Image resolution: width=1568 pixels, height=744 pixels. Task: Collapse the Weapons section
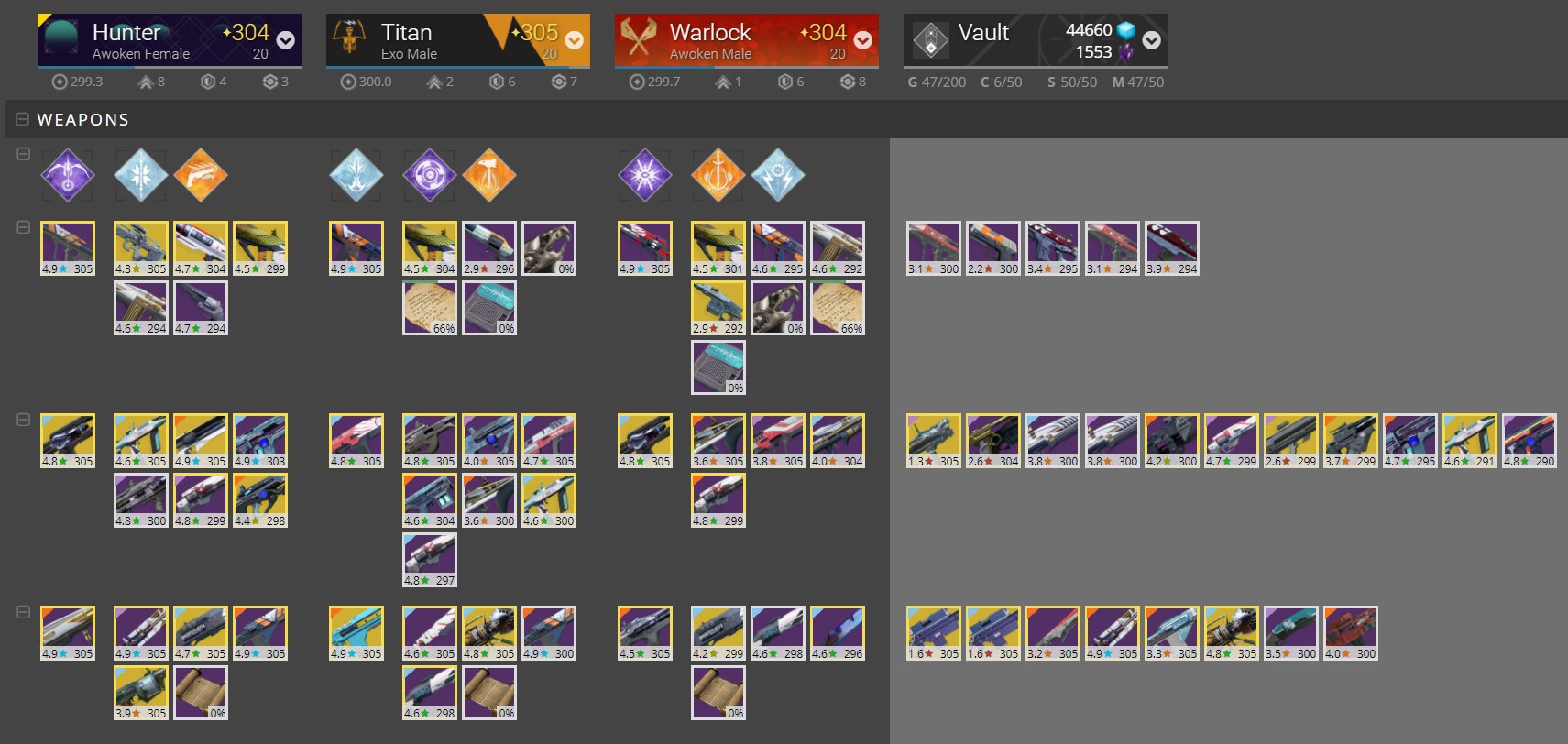(x=23, y=119)
